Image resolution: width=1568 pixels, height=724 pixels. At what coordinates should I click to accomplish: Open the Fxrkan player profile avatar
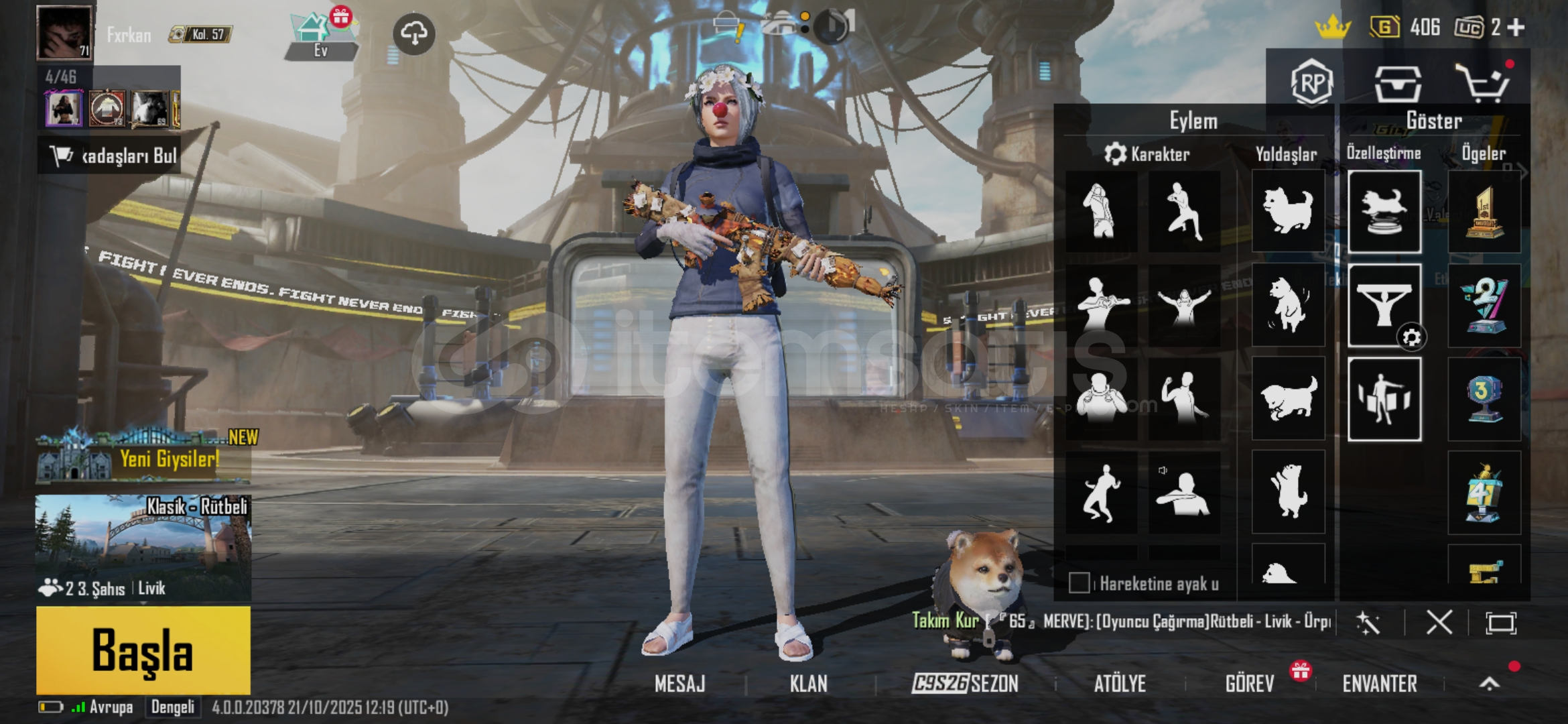coord(64,32)
